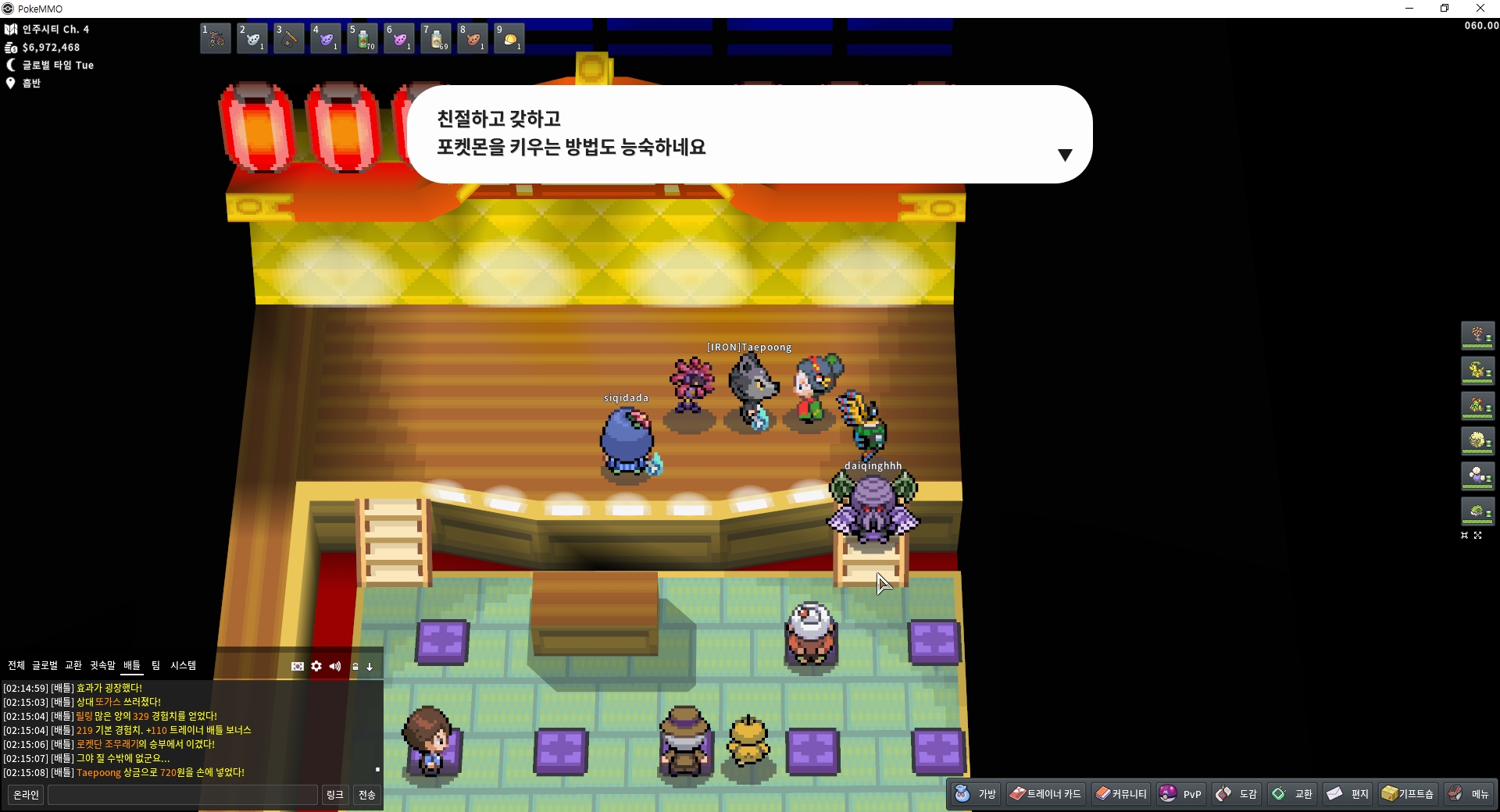
Task: Advance the dialogue with the down arrow
Action: pyautogui.click(x=1064, y=155)
